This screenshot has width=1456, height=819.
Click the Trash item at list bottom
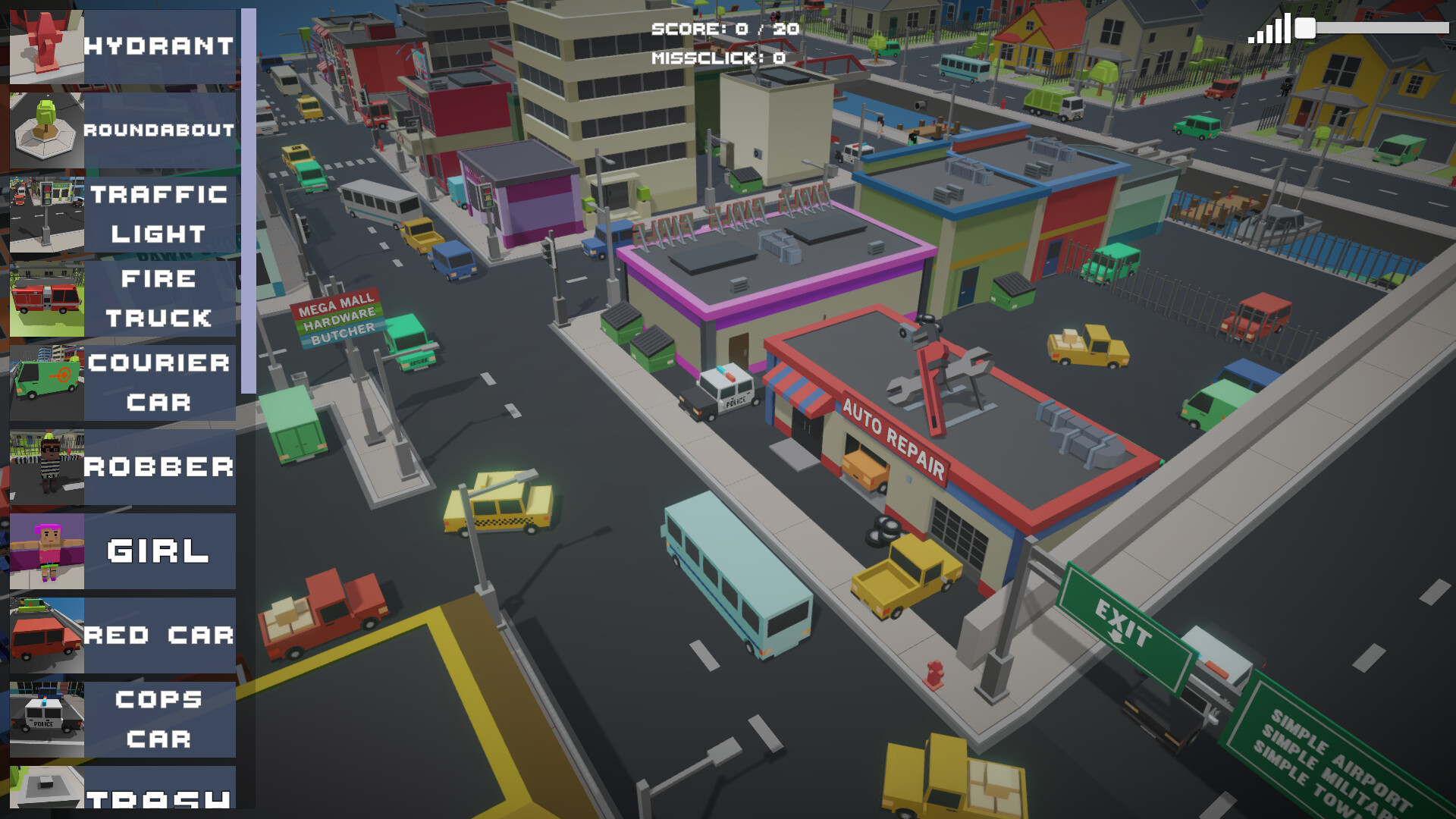click(x=123, y=789)
